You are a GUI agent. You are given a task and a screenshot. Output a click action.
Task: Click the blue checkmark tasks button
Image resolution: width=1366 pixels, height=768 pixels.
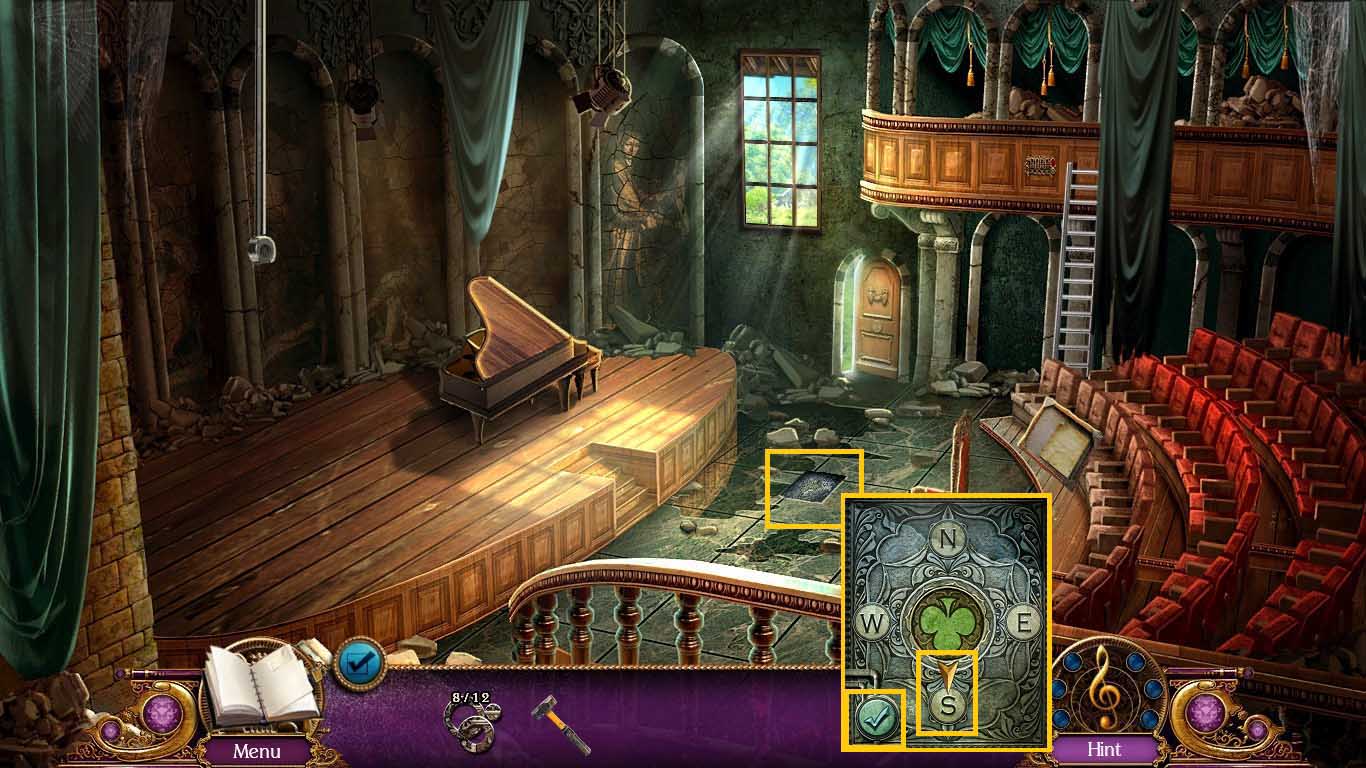(x=358, y=663)
